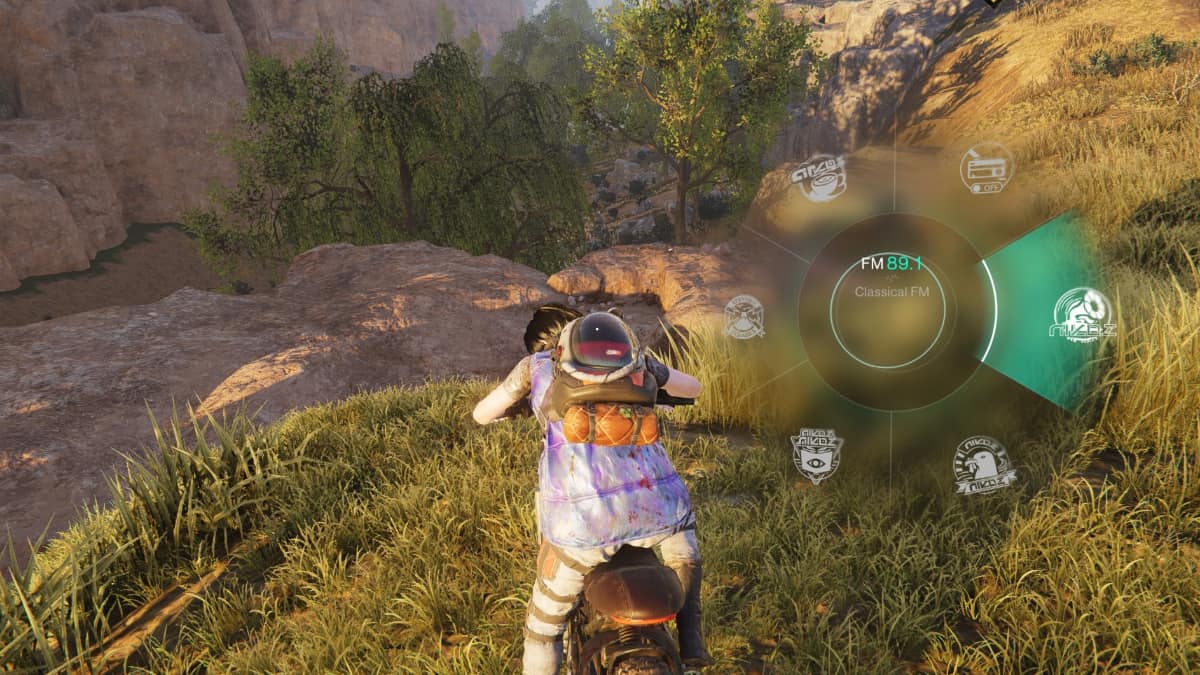The width and height of the screenshot is (1200, 675).
Task: Switch to the round crossed-emblem station
Action: [x=744, y=317]
